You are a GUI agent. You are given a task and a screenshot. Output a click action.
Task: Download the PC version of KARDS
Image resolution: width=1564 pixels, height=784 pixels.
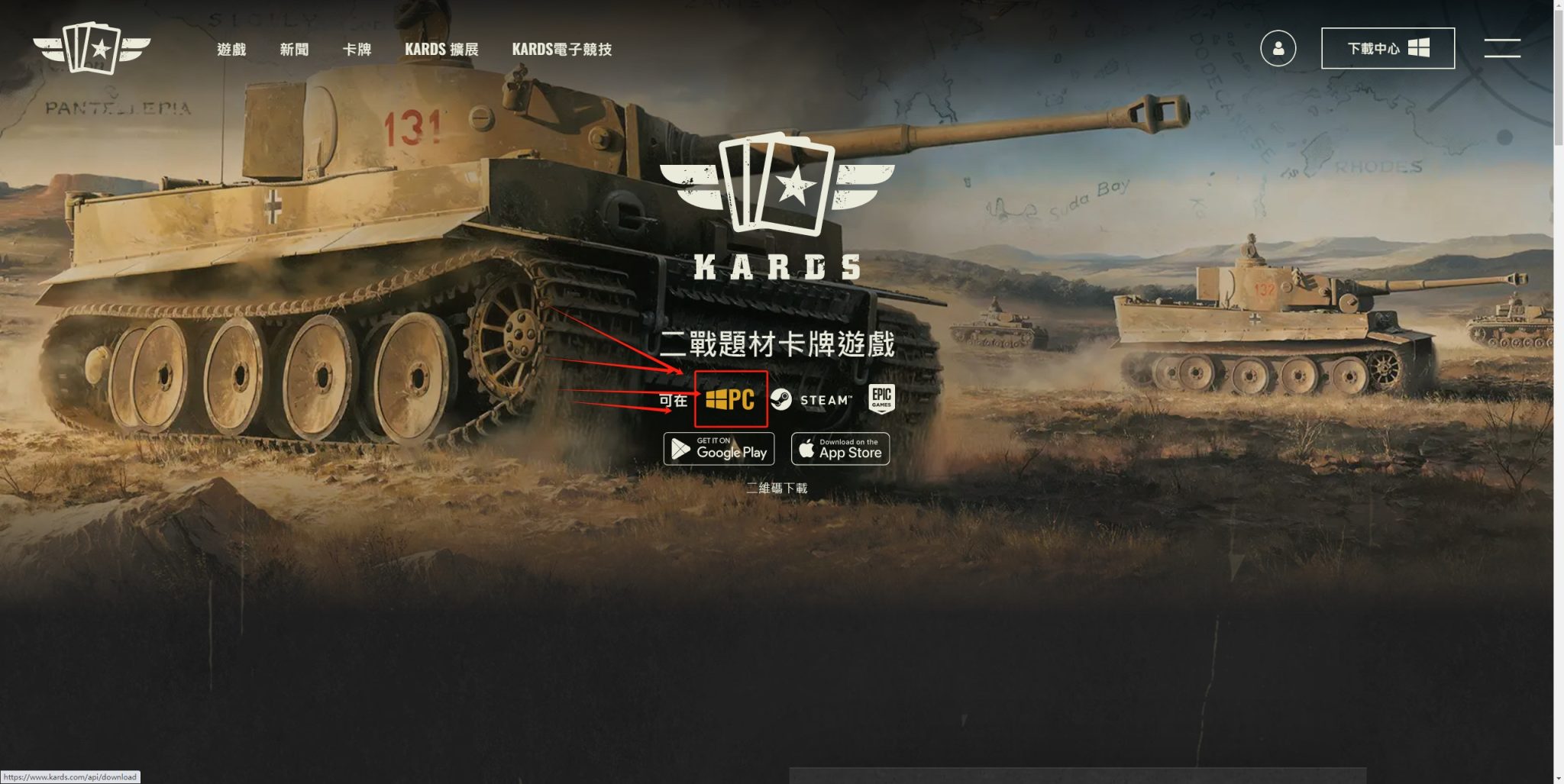point(731,399)
